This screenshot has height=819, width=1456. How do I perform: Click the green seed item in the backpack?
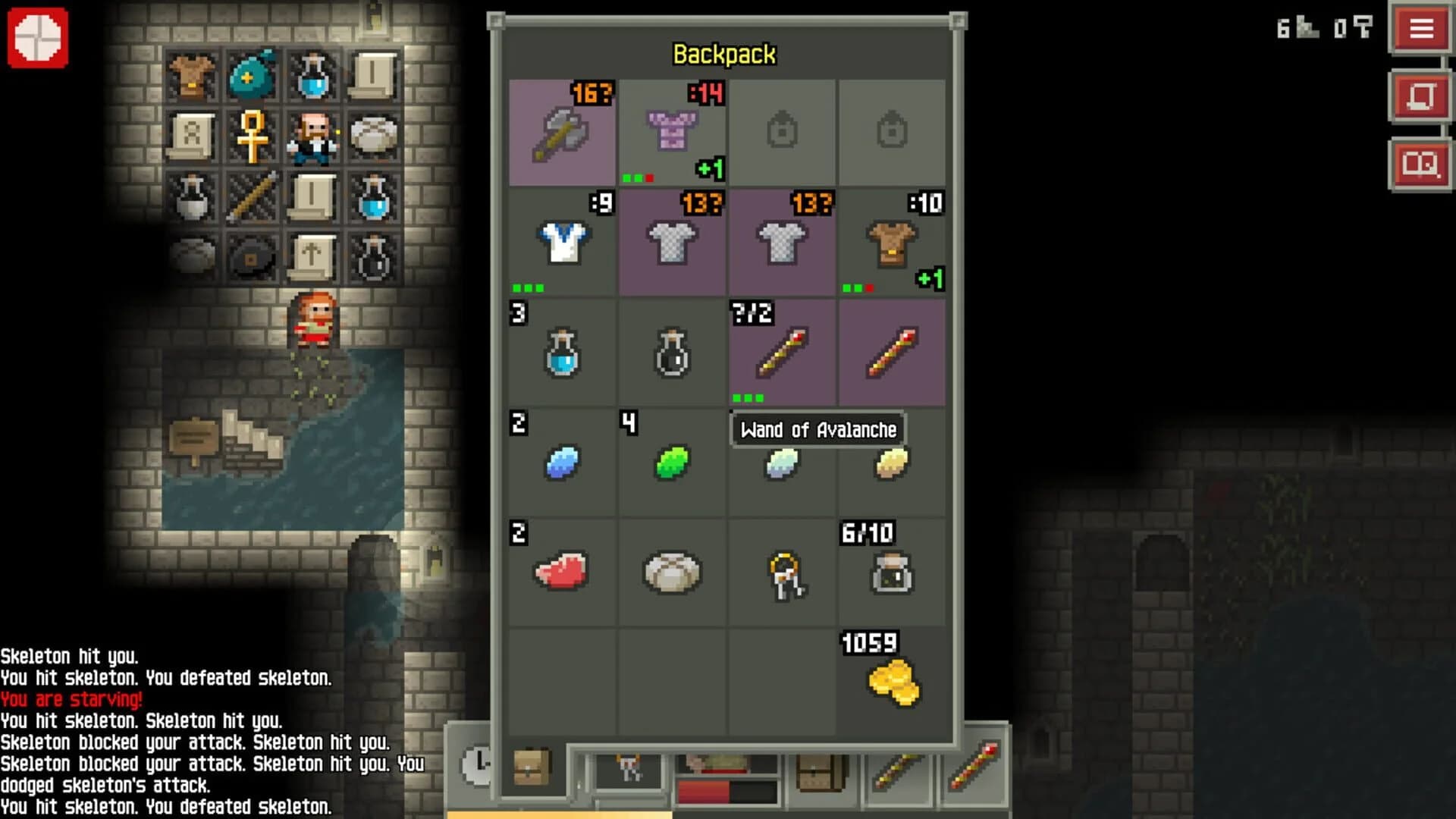672,463
